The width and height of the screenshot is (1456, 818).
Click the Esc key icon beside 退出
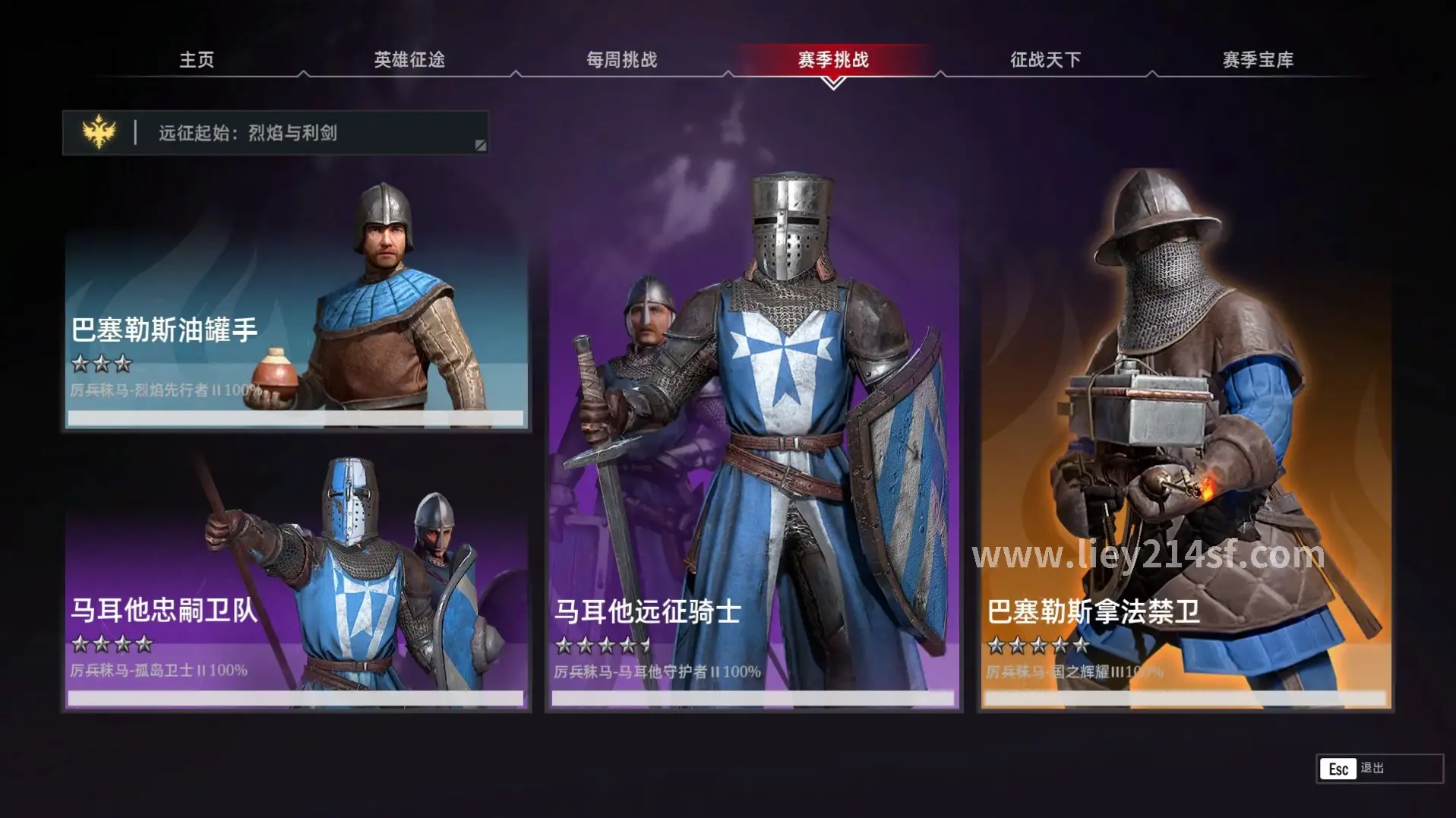point(1339,769)
